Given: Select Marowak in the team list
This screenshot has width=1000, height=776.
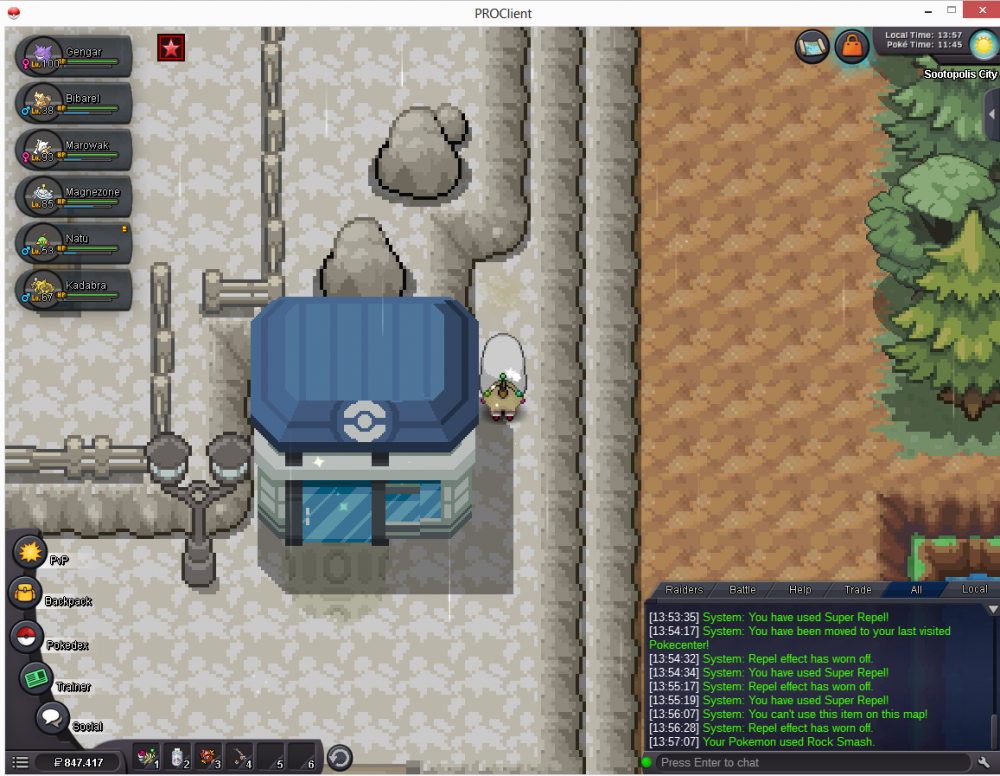Looking at the screenshot, I should [75, 150].
